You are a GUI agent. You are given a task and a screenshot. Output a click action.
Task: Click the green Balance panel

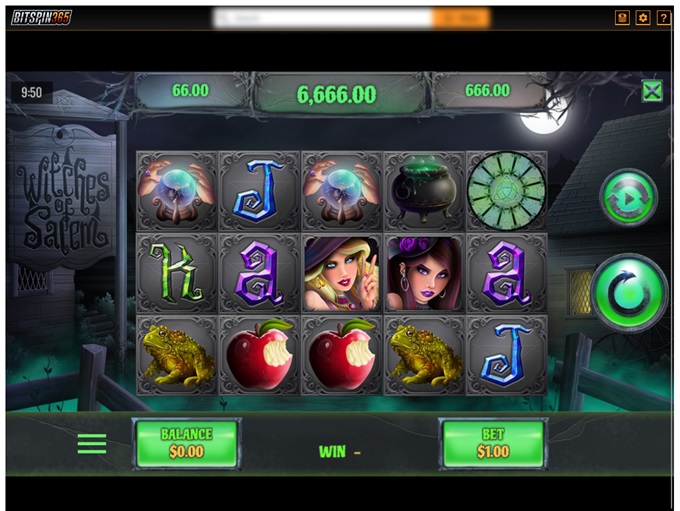pos(187,443)
